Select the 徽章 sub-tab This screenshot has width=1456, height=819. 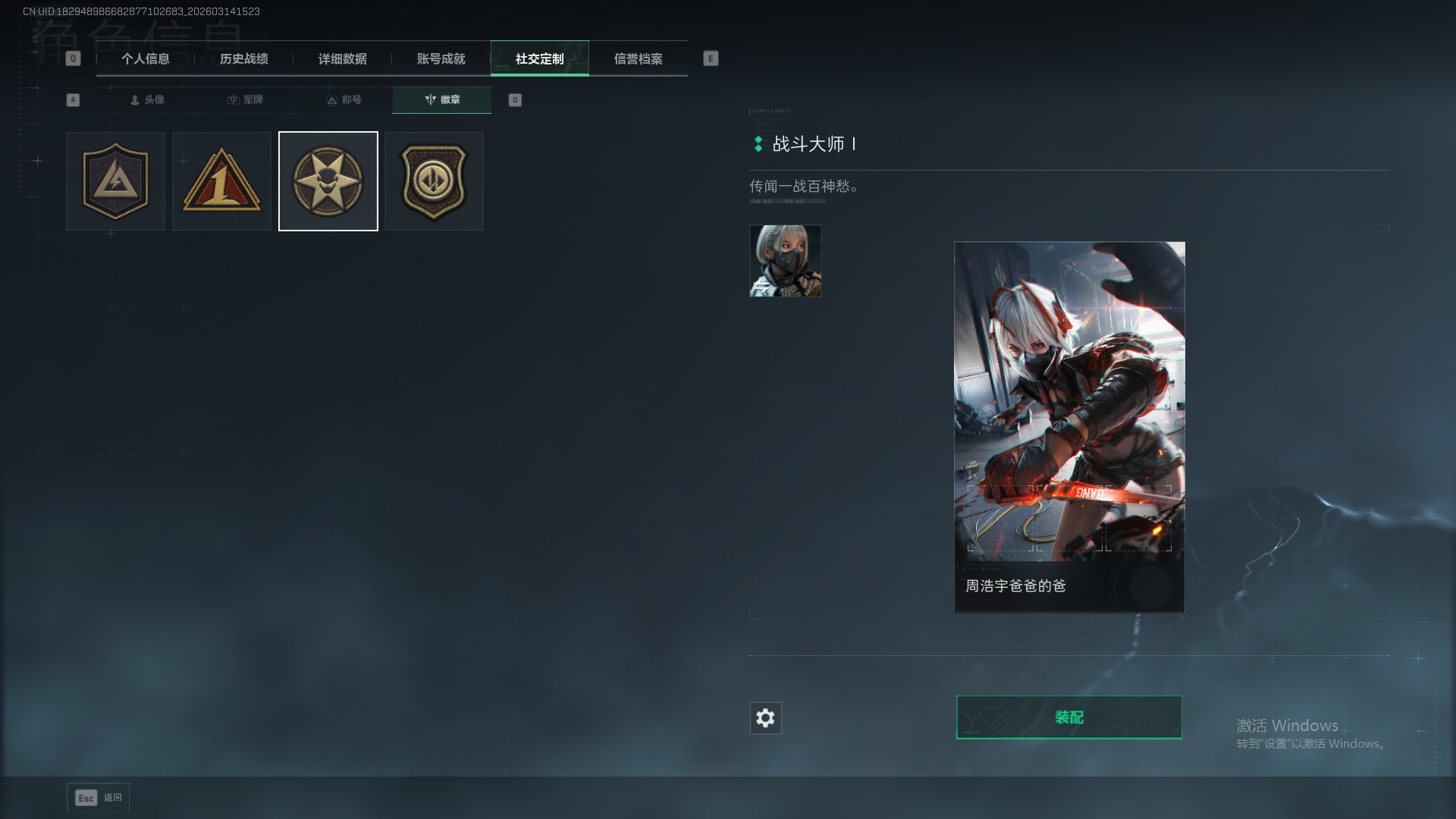pos(442,100)
